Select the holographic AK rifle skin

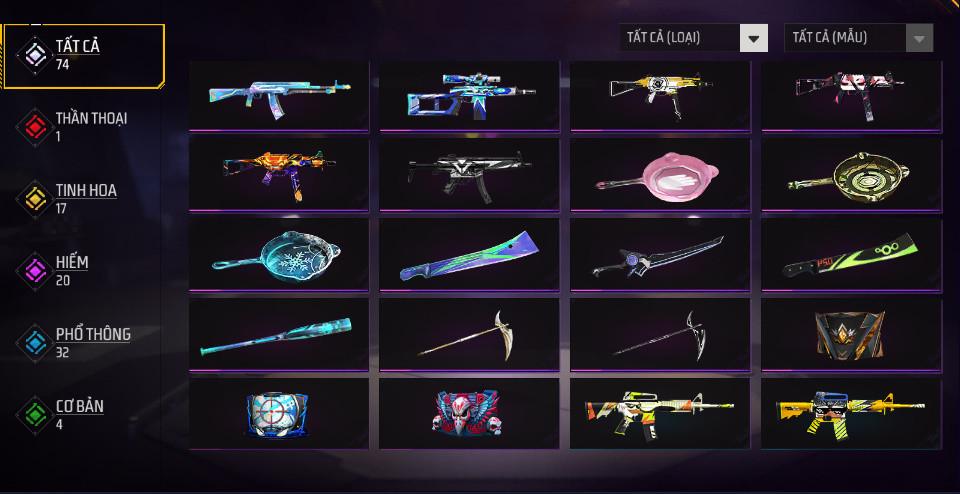(x=279, y=96)
